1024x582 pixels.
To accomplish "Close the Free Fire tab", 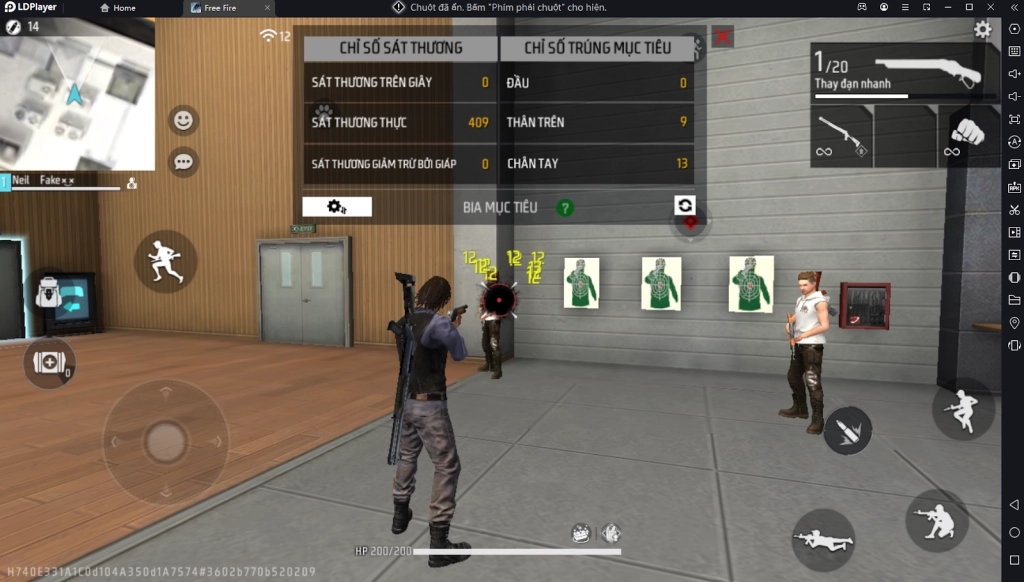I will coord(268,8).
